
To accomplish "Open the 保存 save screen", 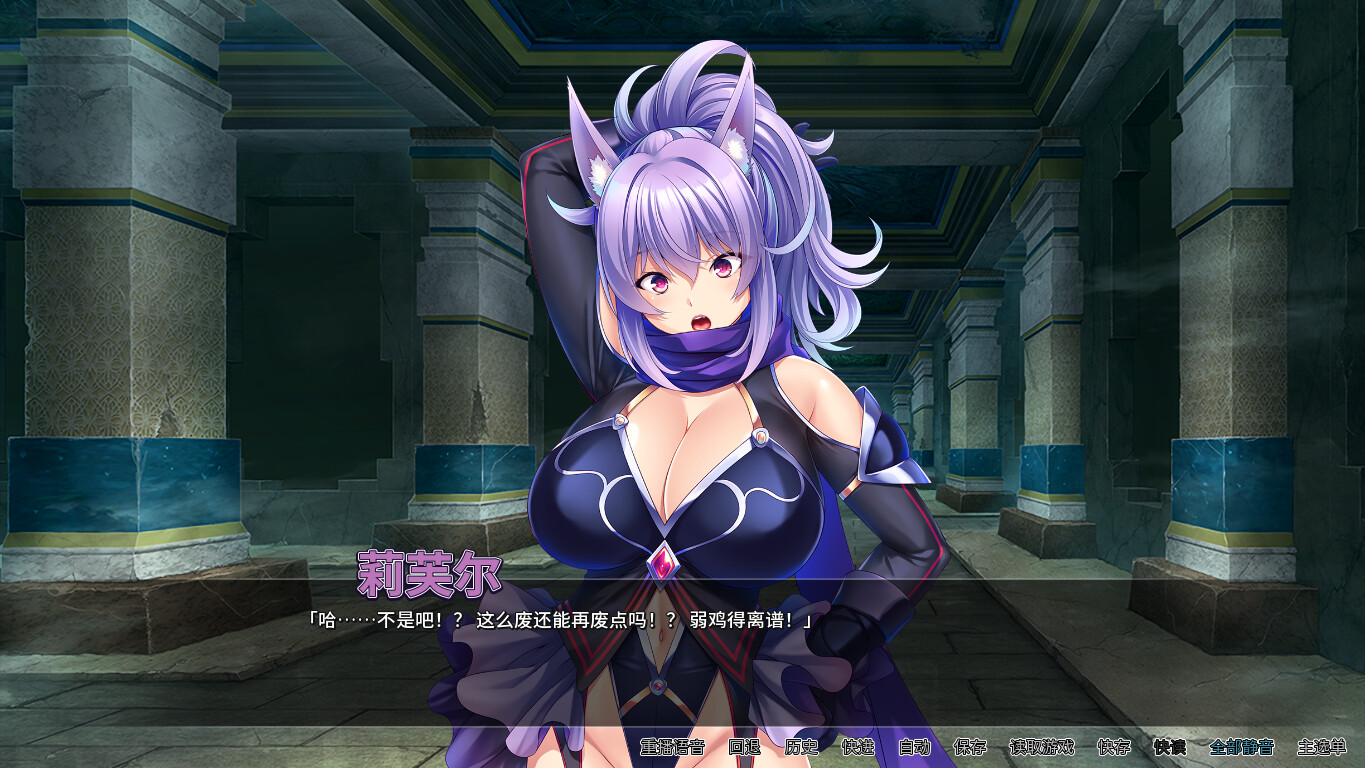I will tap(970, 745).
